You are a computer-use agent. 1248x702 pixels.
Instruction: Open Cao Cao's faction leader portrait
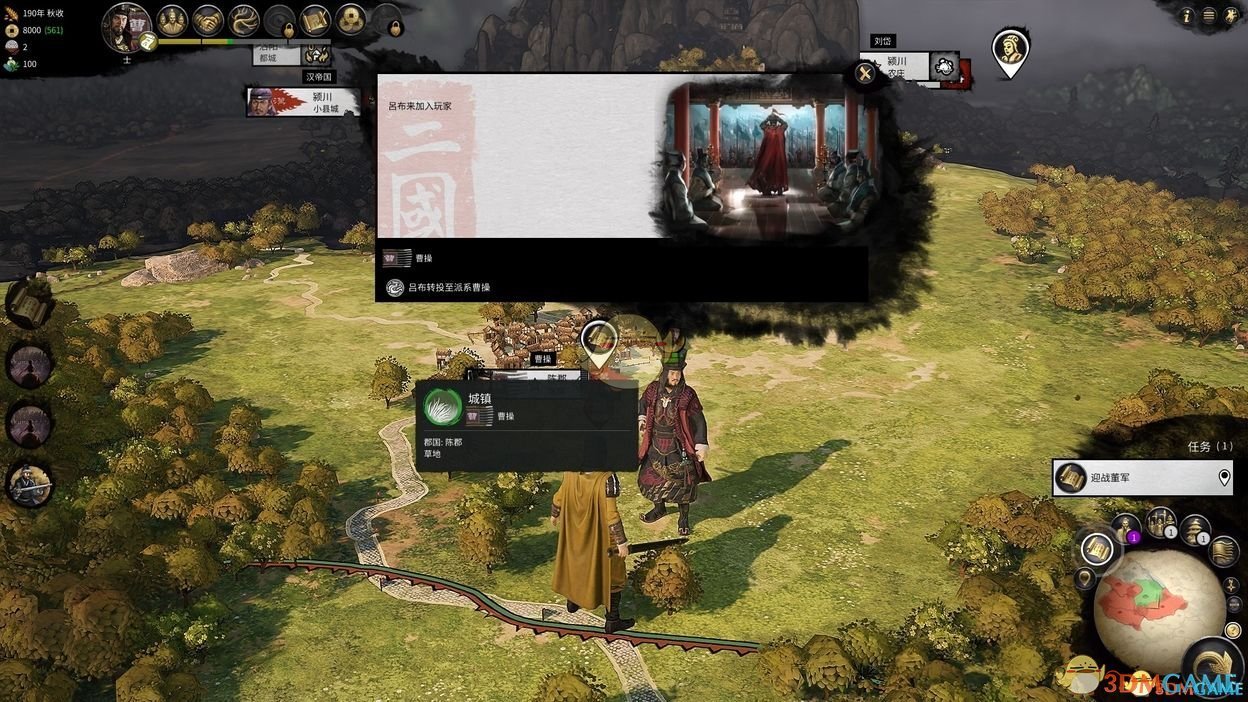pyautogui.click(x=126, y=26)
